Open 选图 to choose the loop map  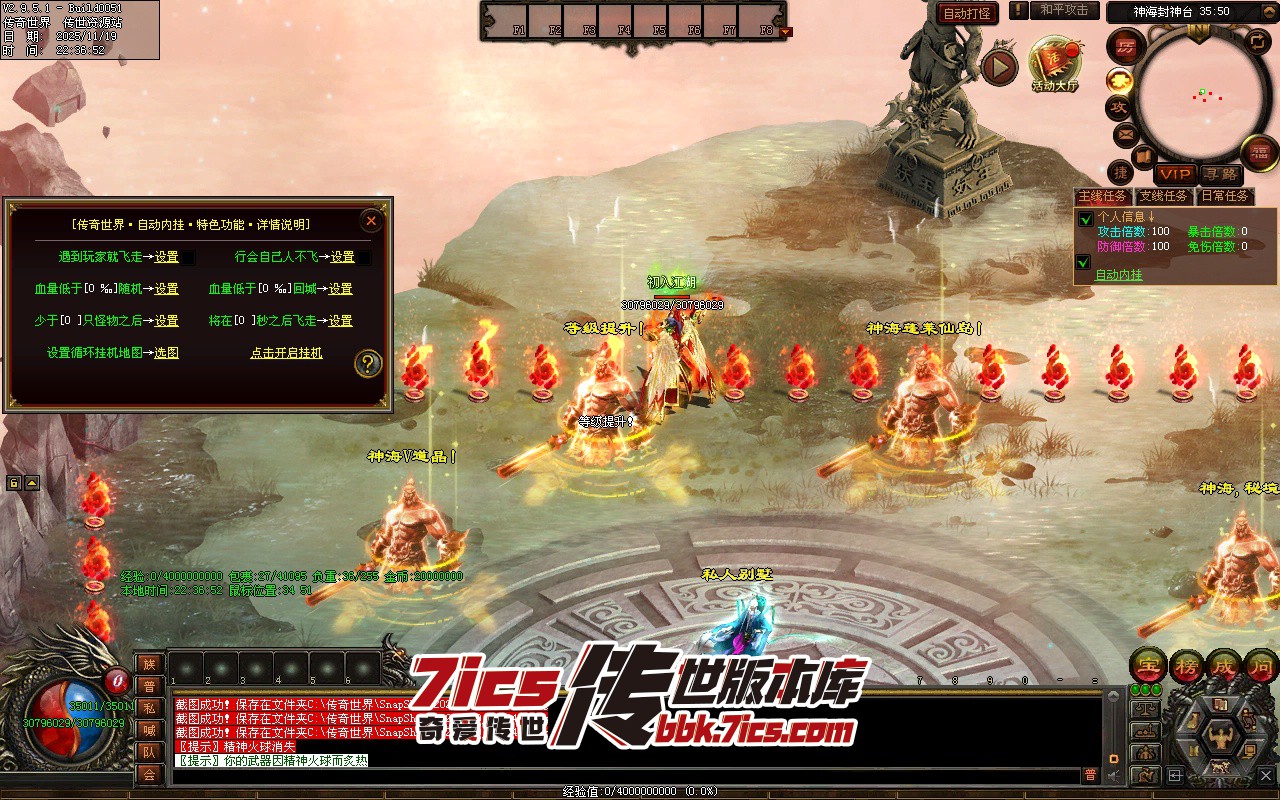click(166, 353)
